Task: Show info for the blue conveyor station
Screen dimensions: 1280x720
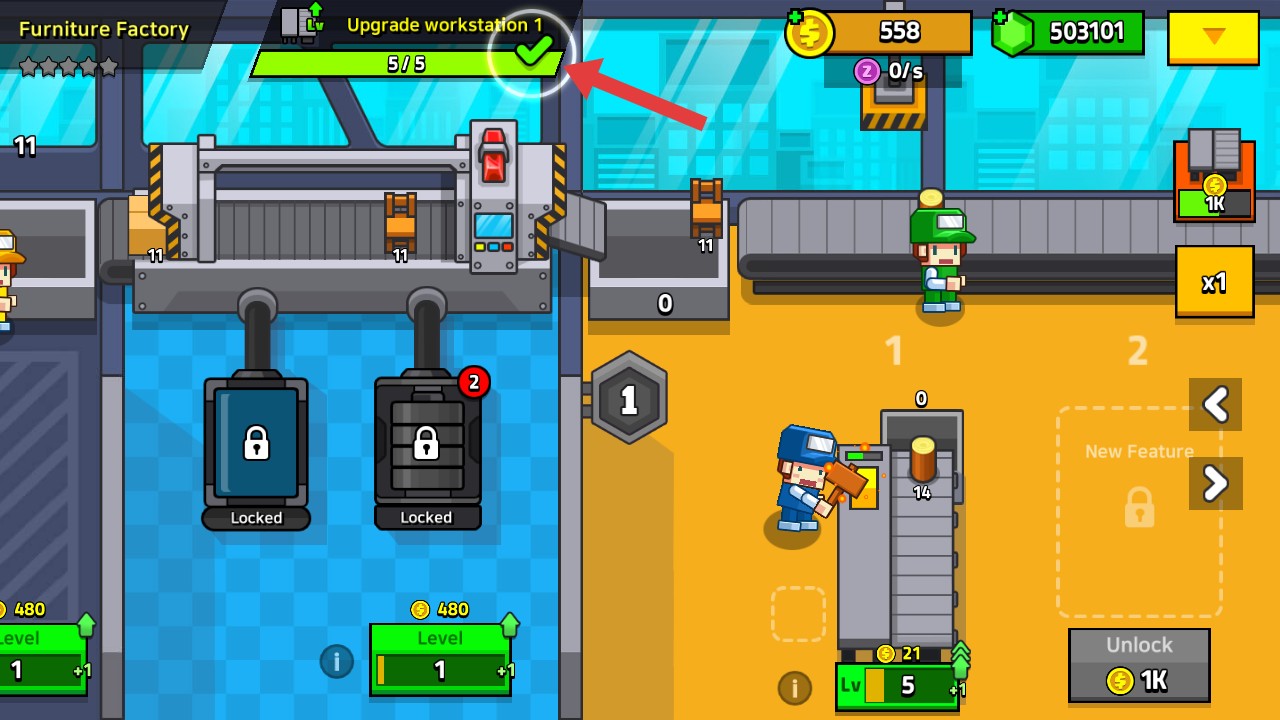Action: 337,661
